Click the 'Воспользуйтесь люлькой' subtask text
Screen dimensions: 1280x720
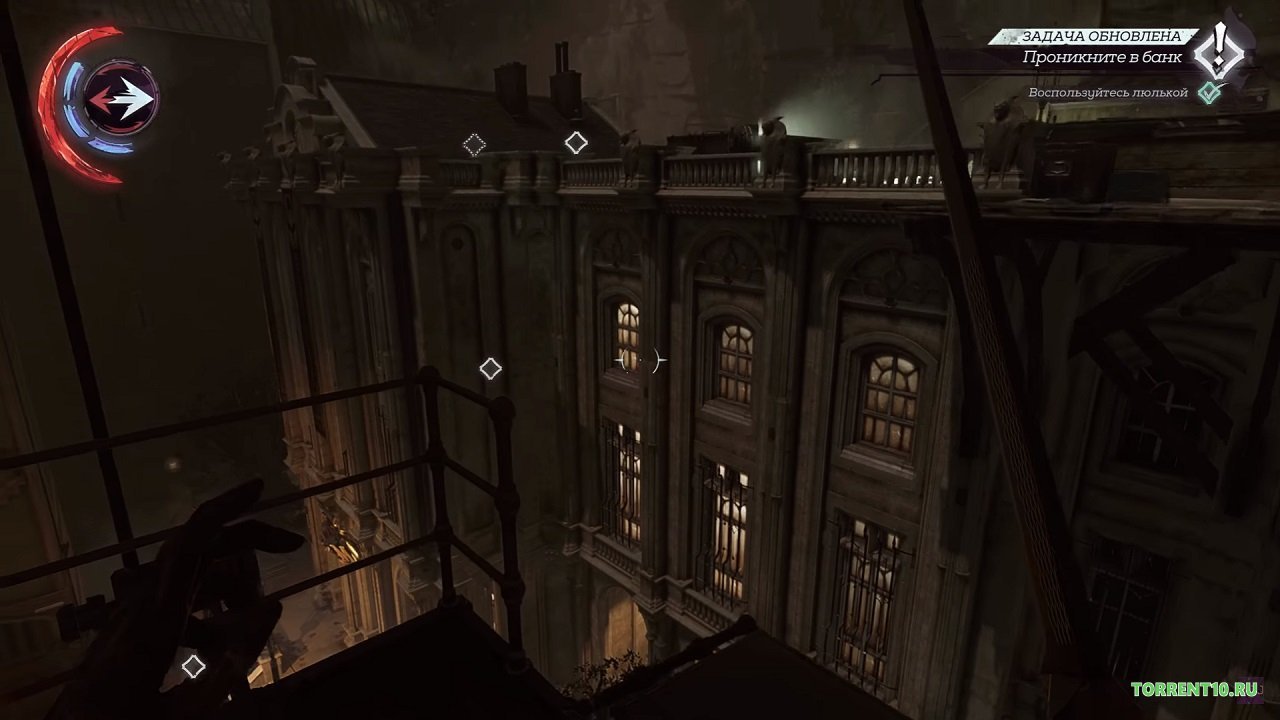(x=1108, y=91)
